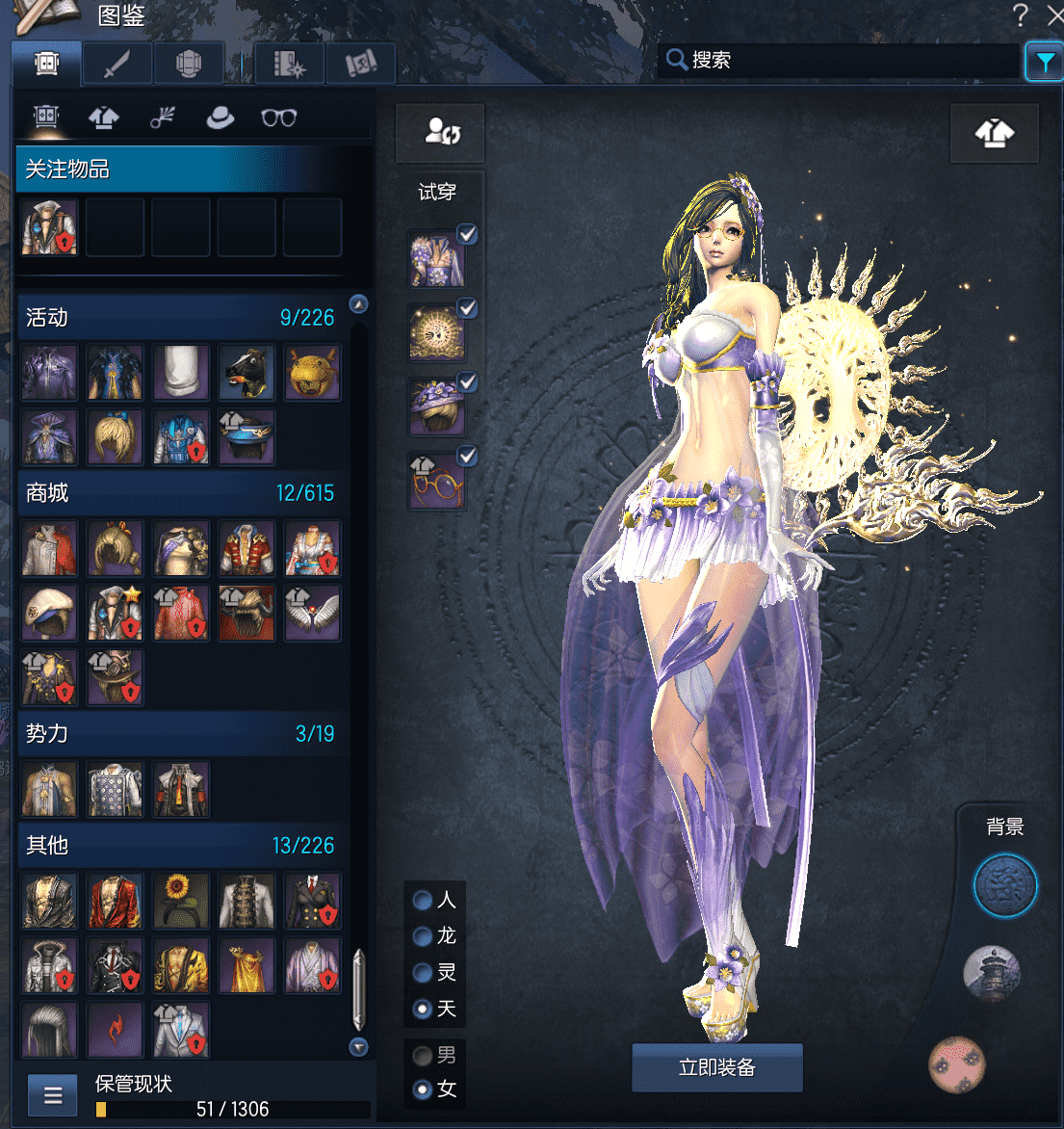
Task: Select the hat category sub-tab
Action: [221, 118]
